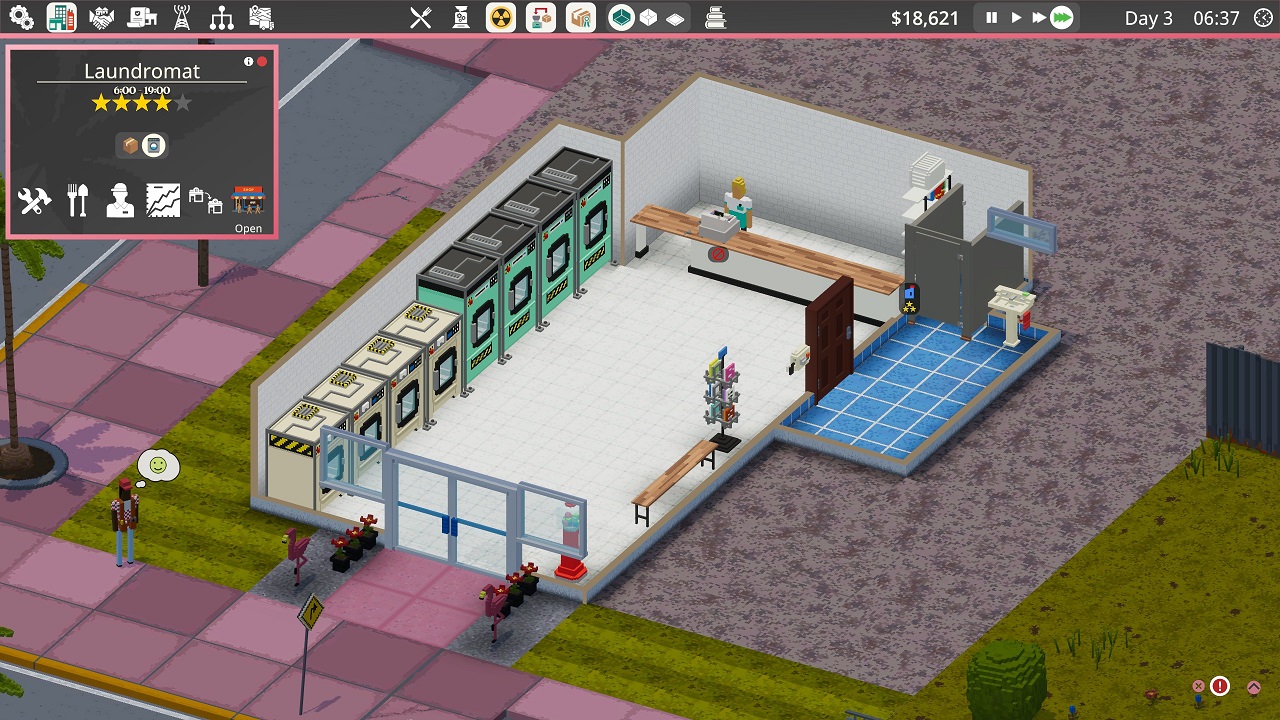Open build tools with wrench and hammer

(35, 202)
